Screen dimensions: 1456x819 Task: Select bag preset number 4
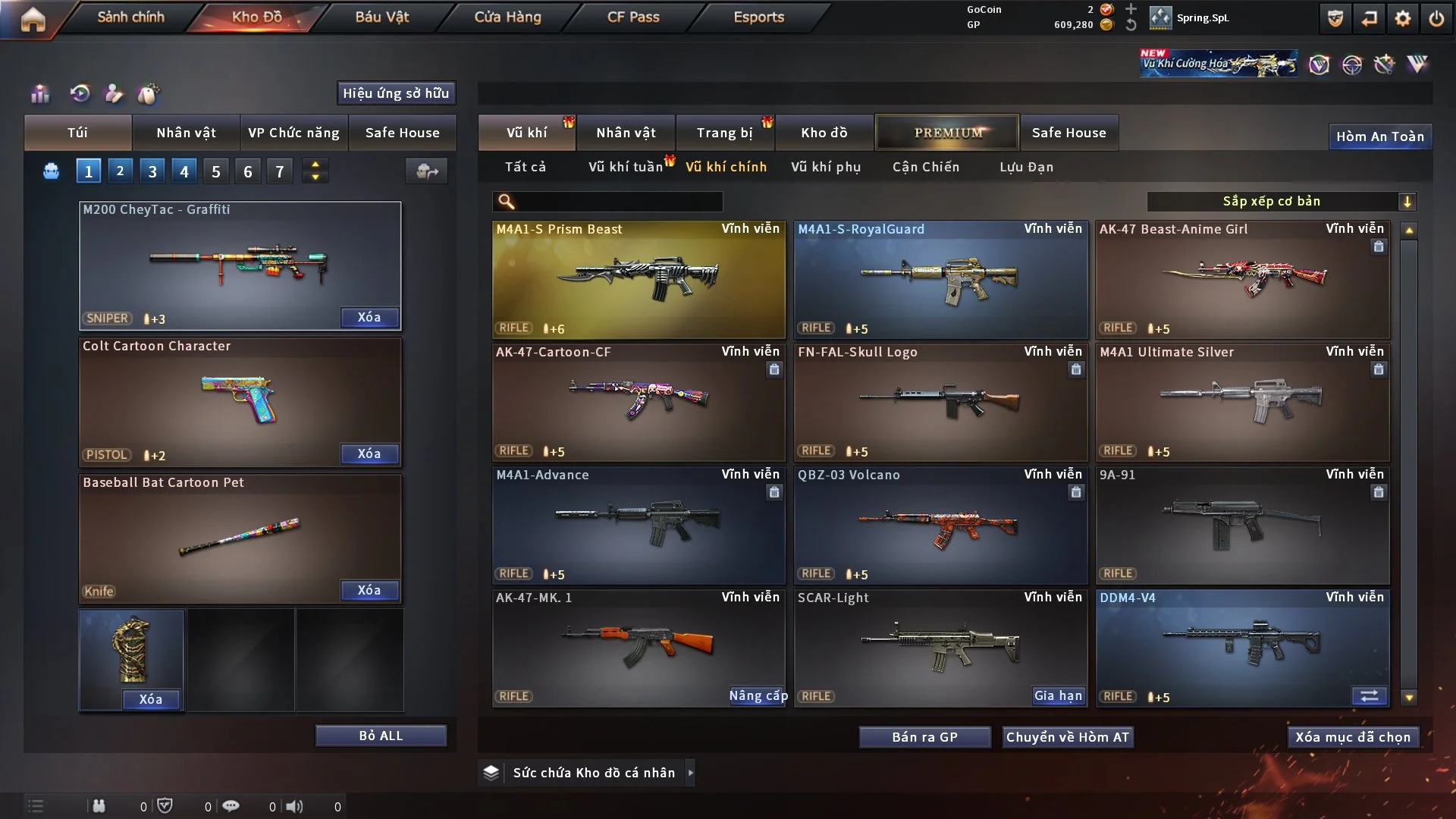[x=184, y=171]
